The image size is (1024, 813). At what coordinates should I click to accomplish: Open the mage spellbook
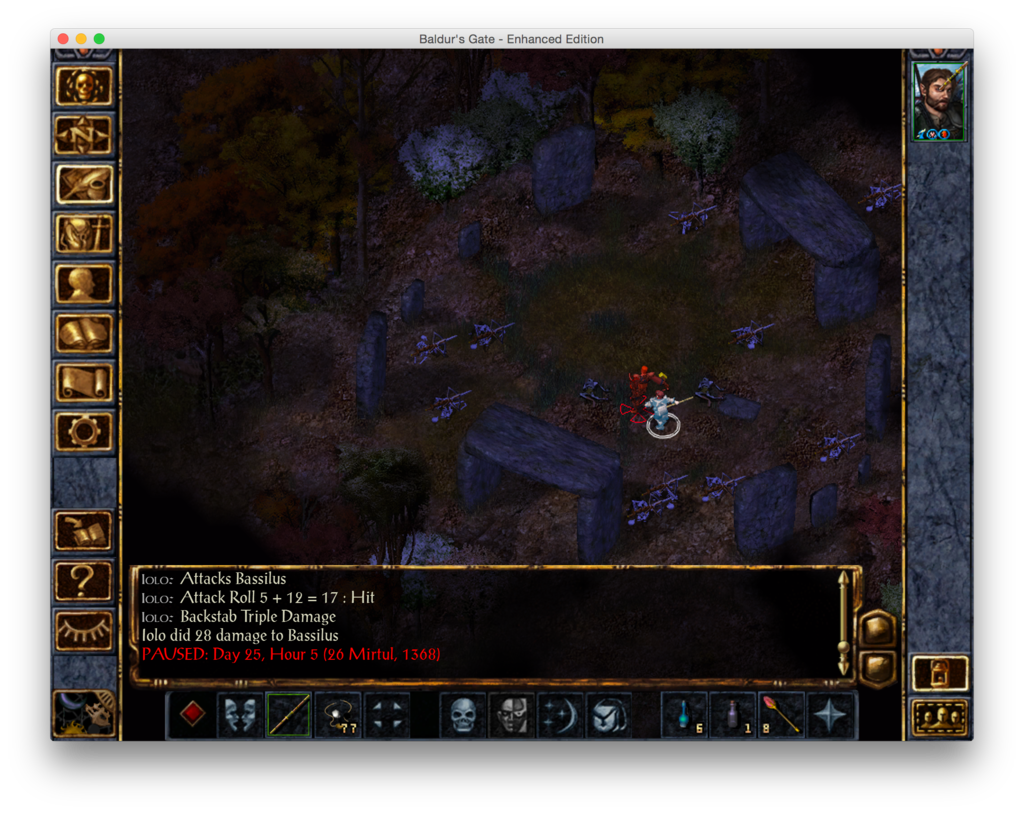point(84,333)
